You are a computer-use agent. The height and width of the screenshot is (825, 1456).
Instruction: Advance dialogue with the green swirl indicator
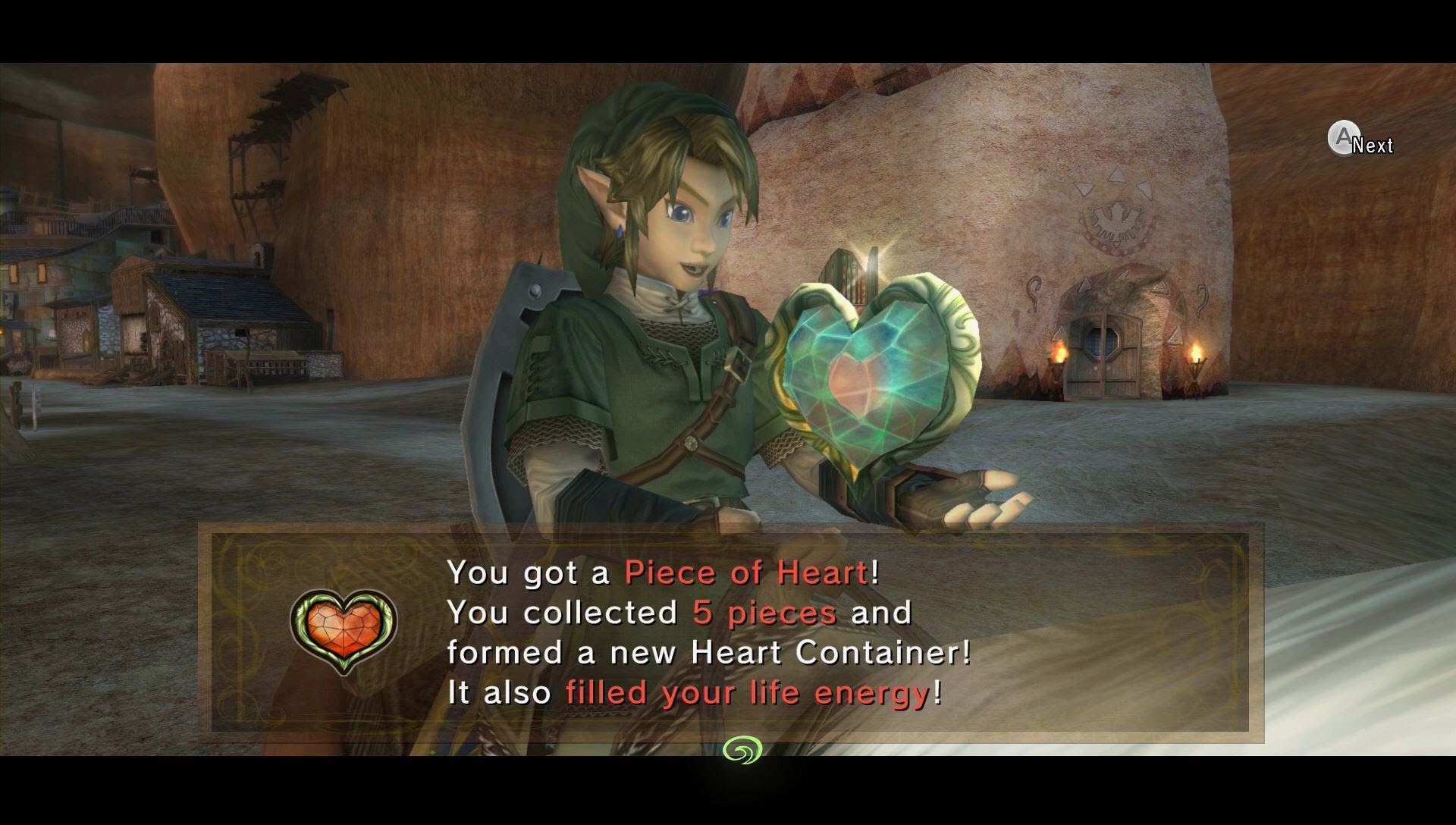coord(742,750)
